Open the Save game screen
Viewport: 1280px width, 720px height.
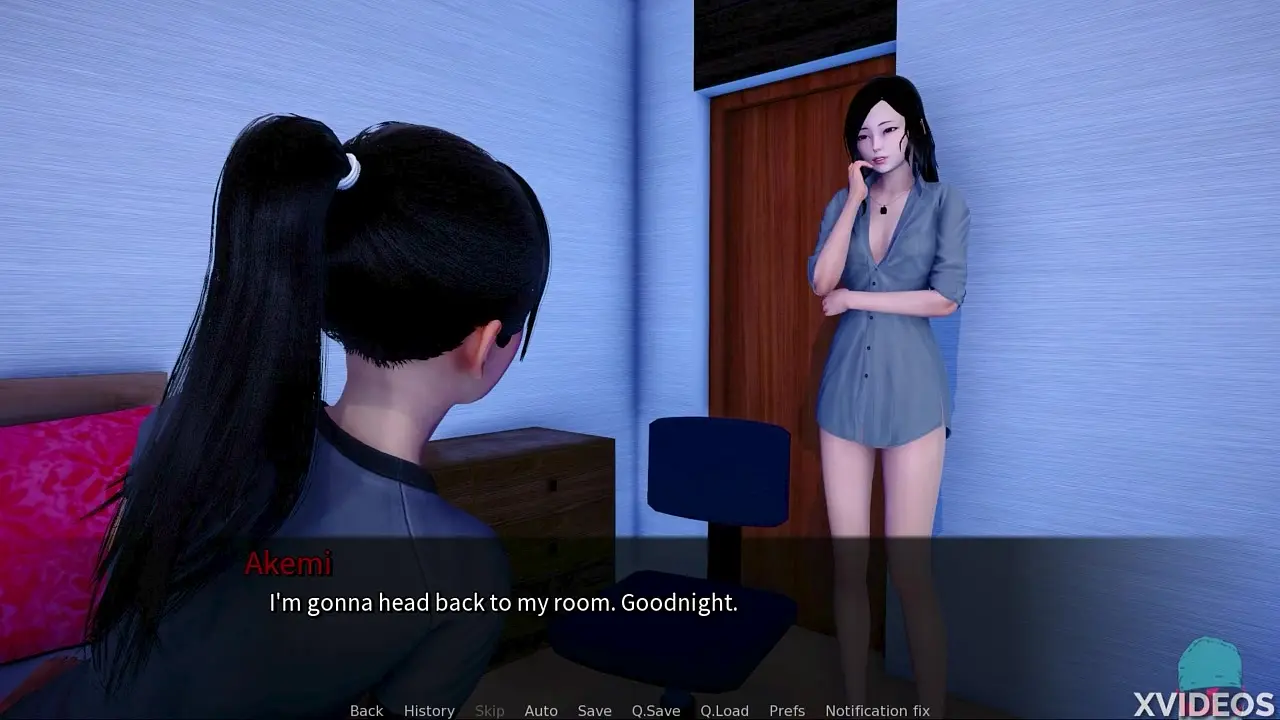[594, 710]
